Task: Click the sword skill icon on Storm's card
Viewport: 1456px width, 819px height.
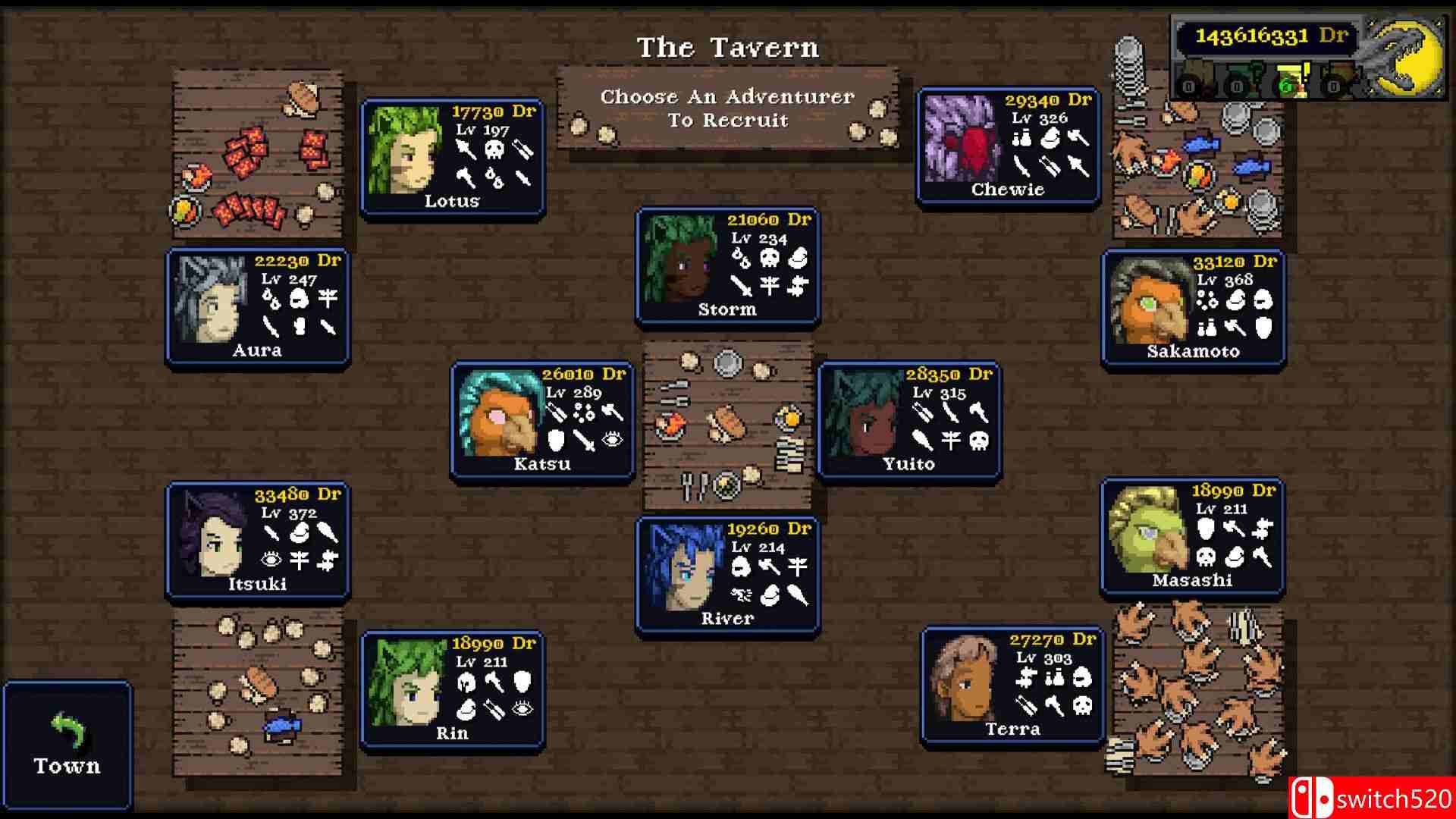Action: pos(741,286)
